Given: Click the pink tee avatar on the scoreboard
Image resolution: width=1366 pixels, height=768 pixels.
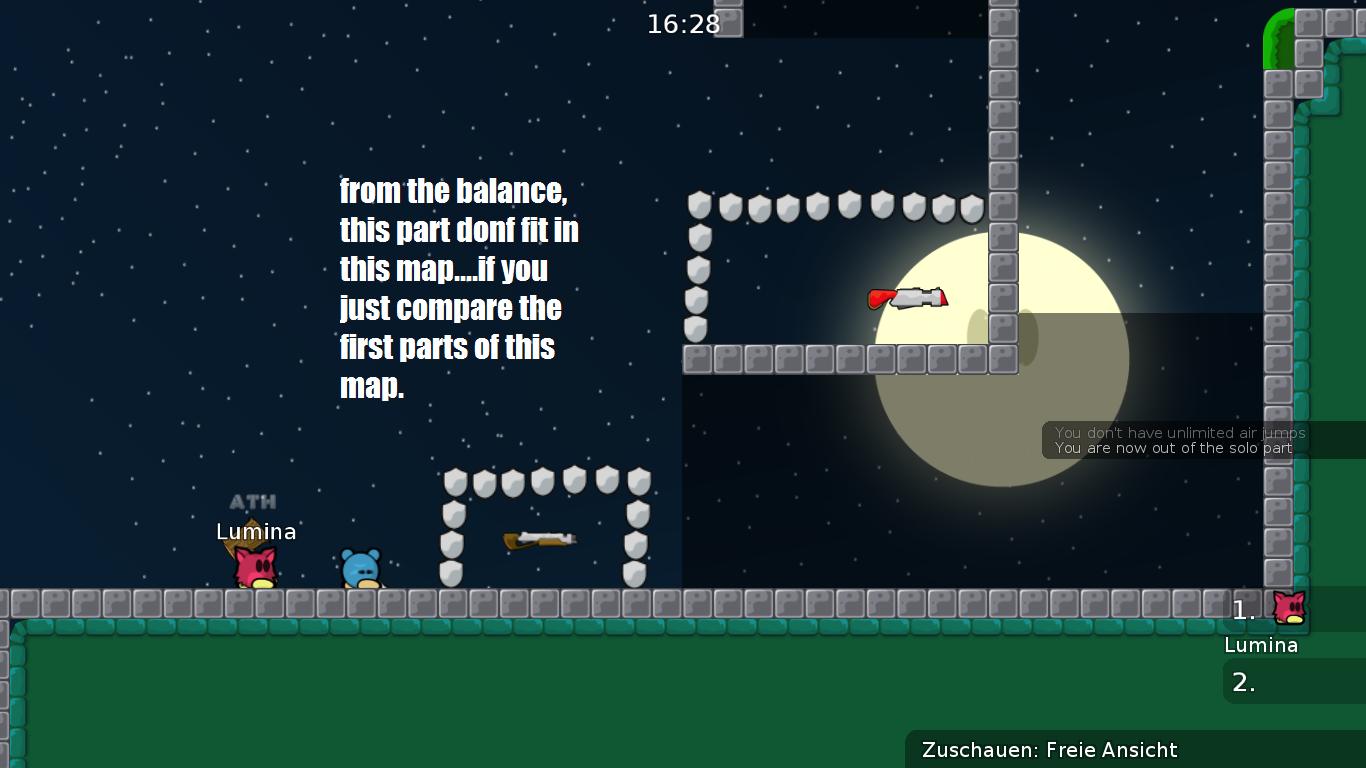Looking at the screenshot, I should pos(1290,610).
